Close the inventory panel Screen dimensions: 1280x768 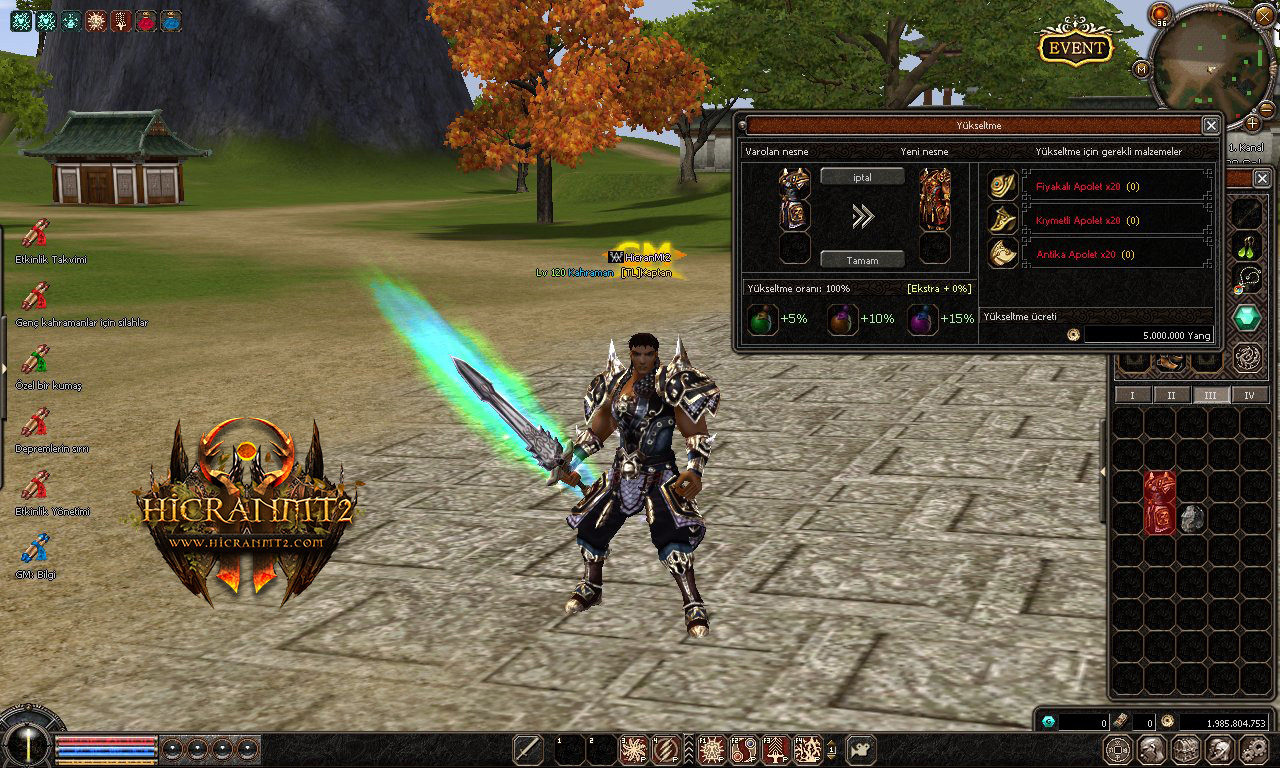1262,178
